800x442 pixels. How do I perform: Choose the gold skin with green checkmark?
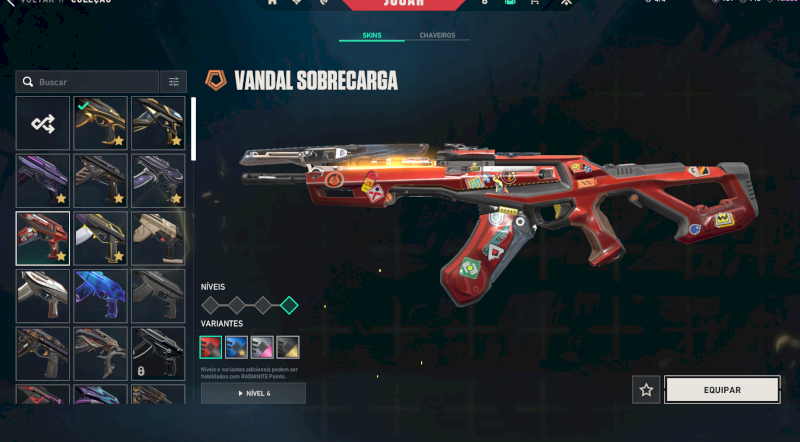click(x=101, y=123)
